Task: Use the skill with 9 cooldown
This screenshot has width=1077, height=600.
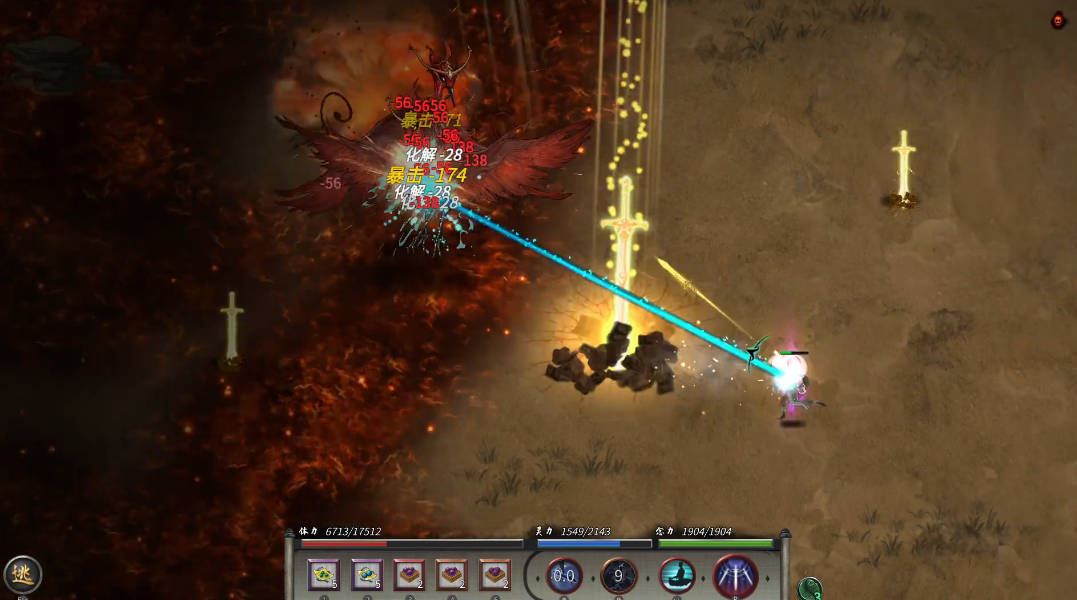Action: 619,576
